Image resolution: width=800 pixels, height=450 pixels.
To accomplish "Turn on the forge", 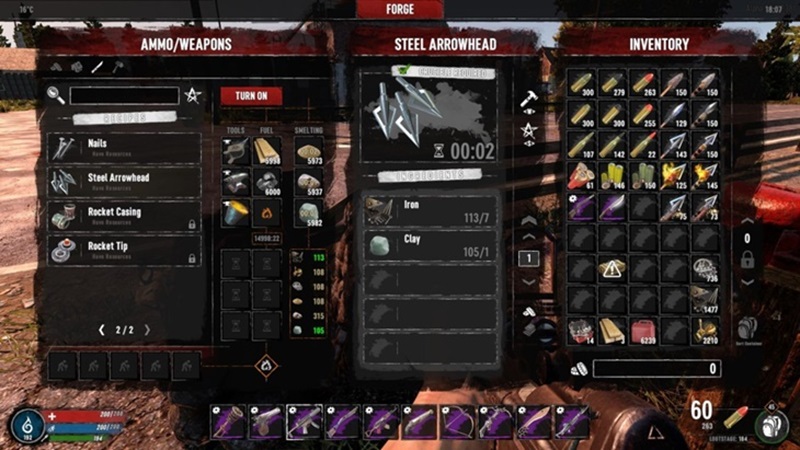I will 251,96.
